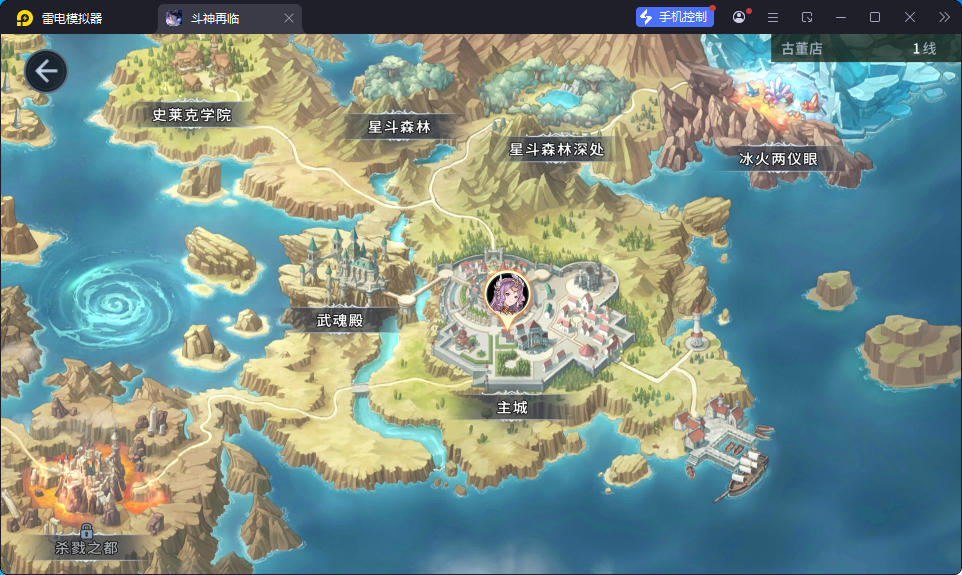Select the 星斗森林 map location
Image resolution: width=962 pixels, height=575 pixels.
tap(399, 127)
